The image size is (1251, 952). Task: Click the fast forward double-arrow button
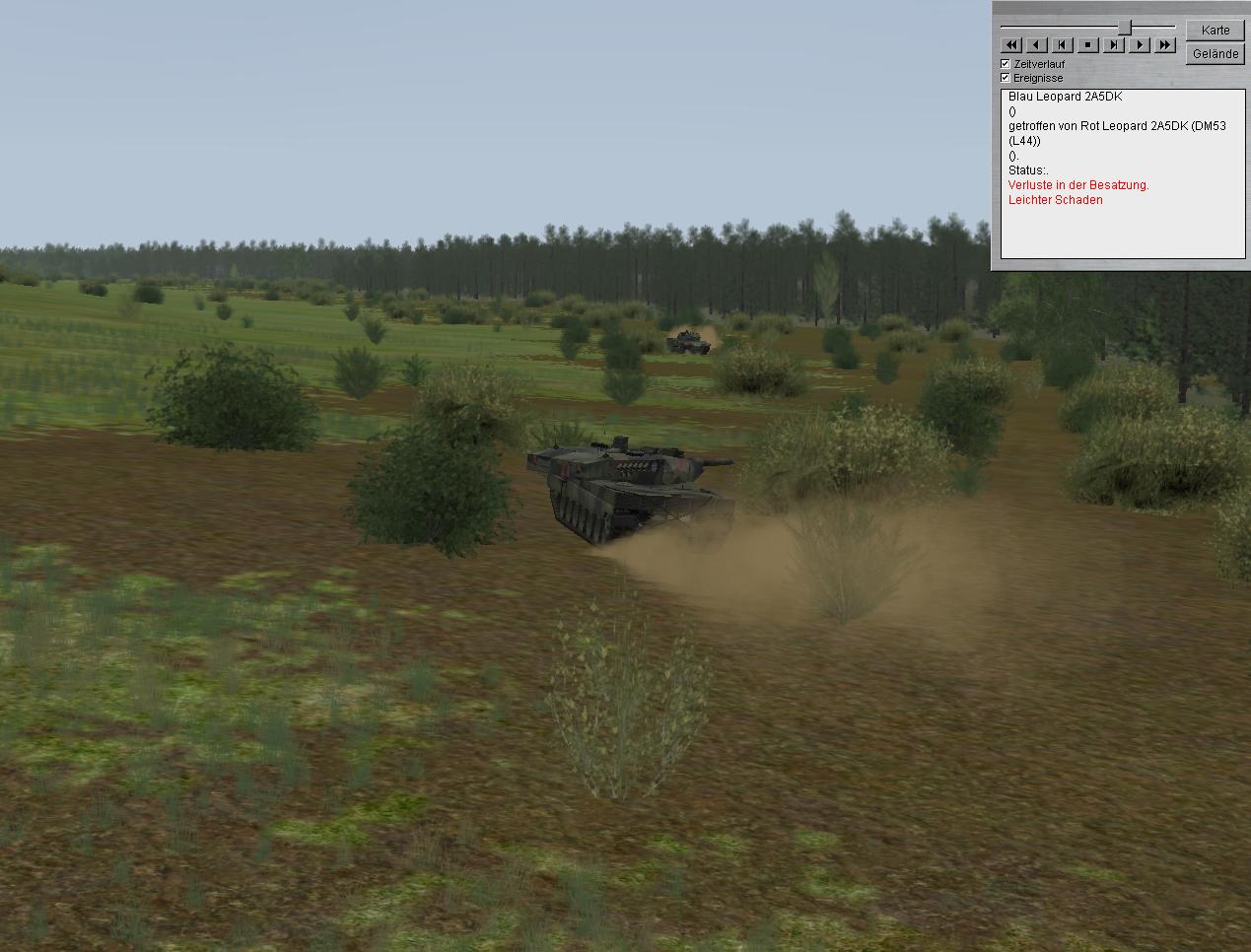[1165, 45]
